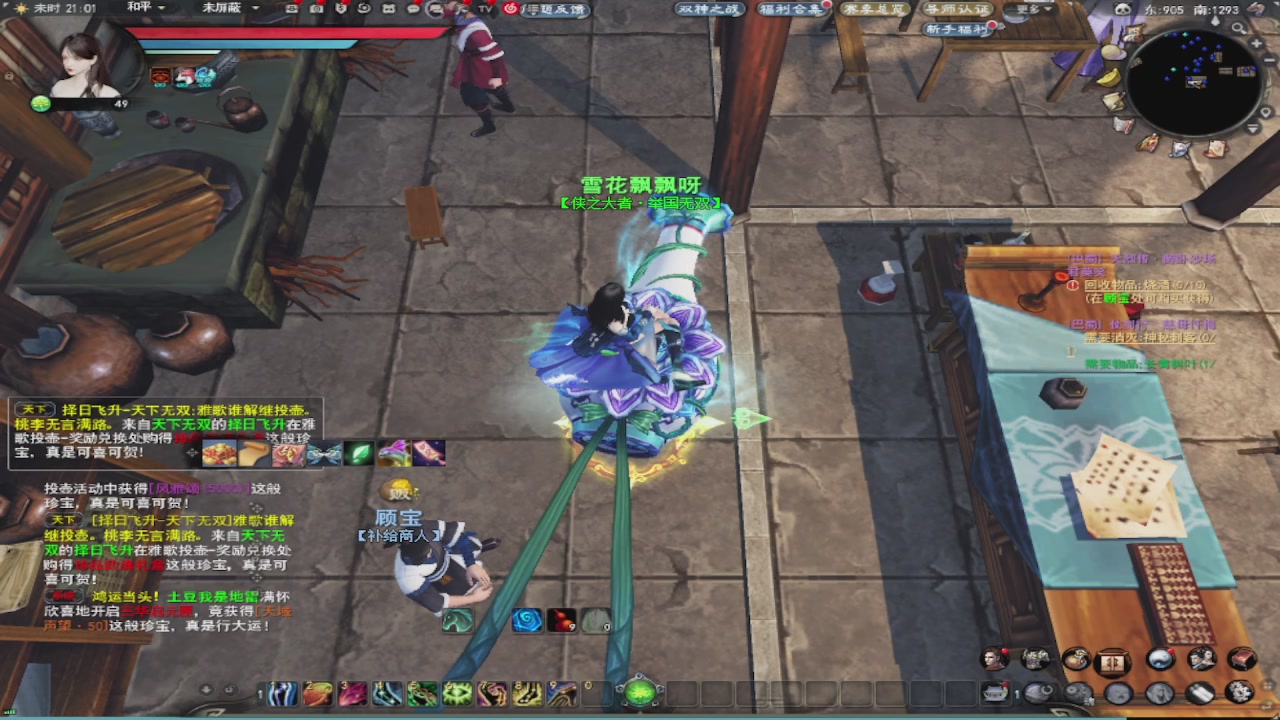Select the first skill icon on the hotbar
The image size is (1280, 720).
tap(281, 692)
